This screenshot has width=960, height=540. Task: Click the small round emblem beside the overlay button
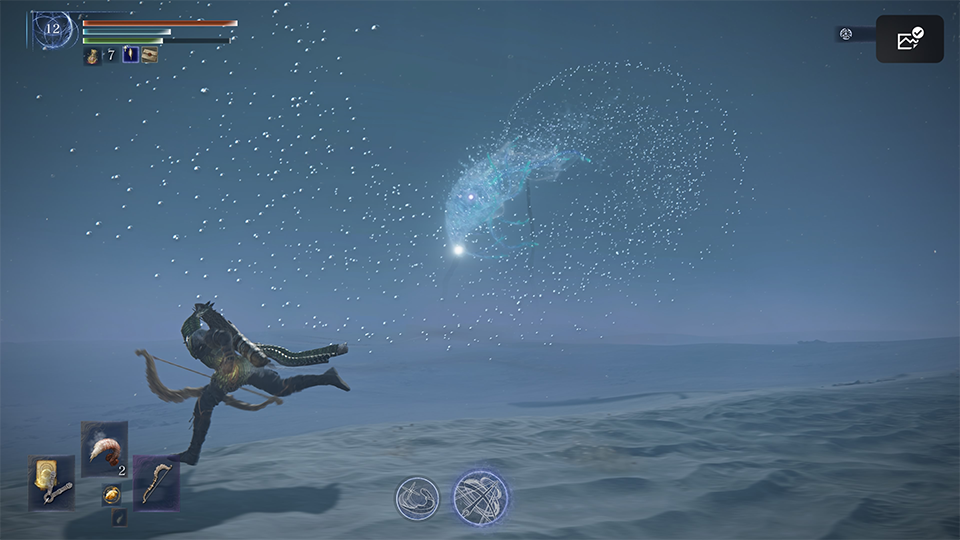[x=846, y=34]
